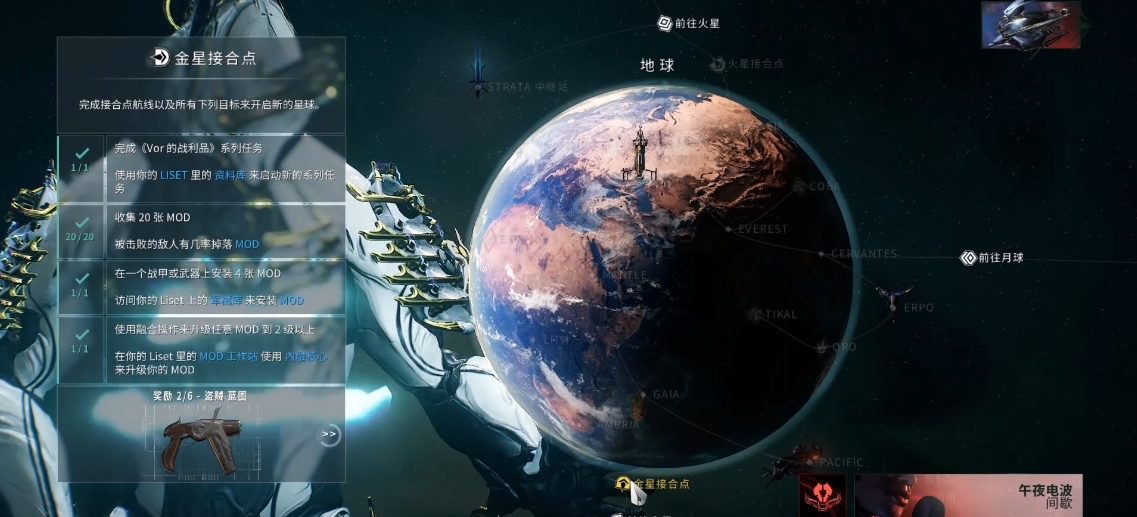Screen dimensions: 1137x517
Task: Show next reward with the >> arrow
Action: [x=329, y=435]
